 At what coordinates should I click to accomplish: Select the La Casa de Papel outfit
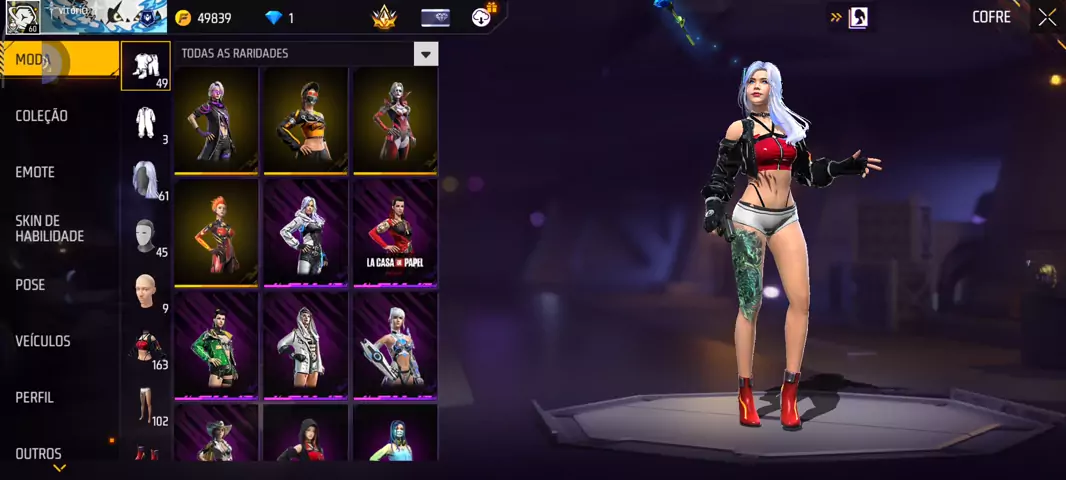[395, 231]
